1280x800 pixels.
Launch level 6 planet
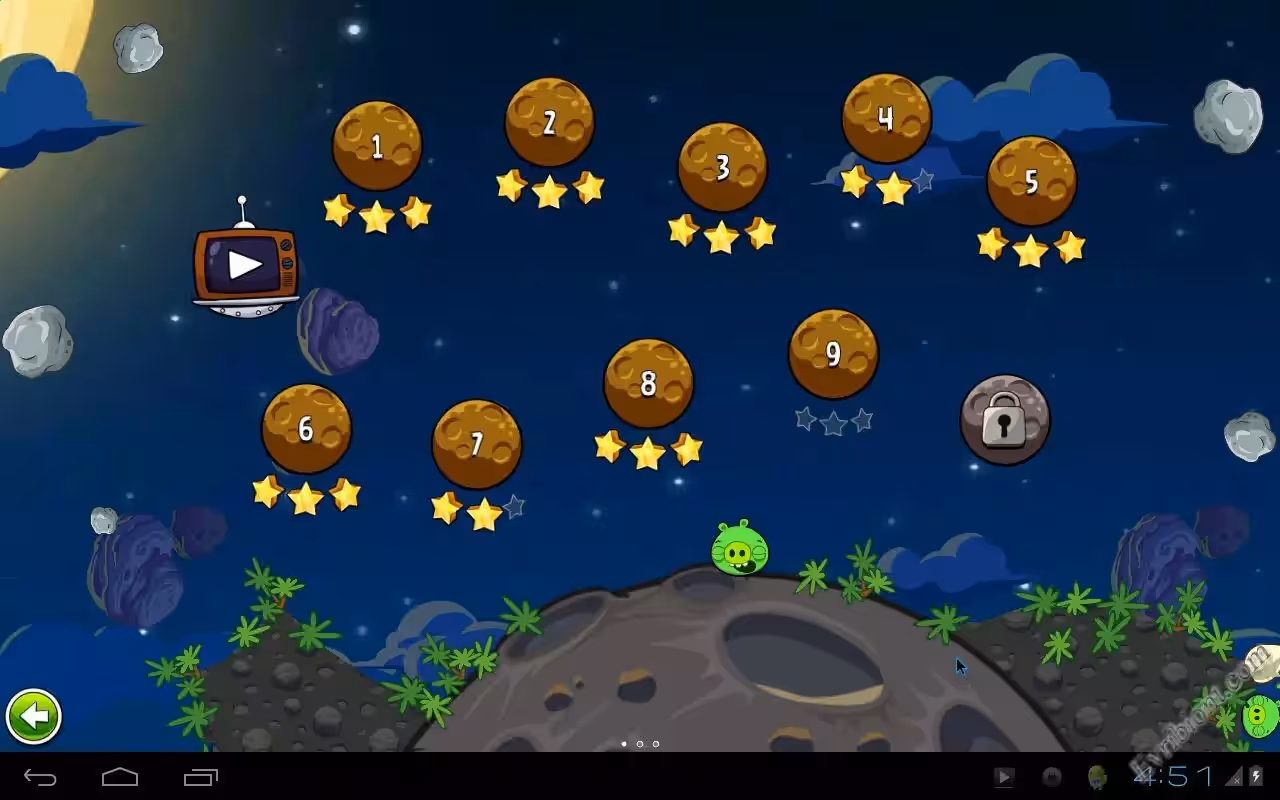coord(306,429)
